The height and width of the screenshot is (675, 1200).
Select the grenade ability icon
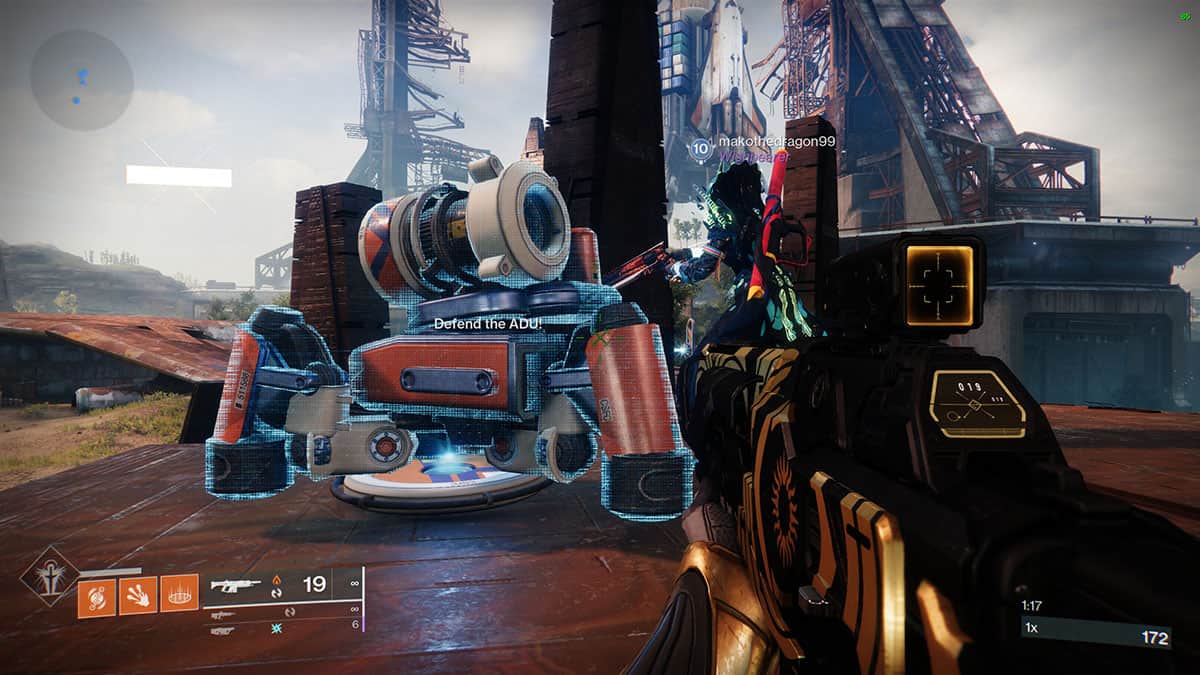tap(97, 598)
